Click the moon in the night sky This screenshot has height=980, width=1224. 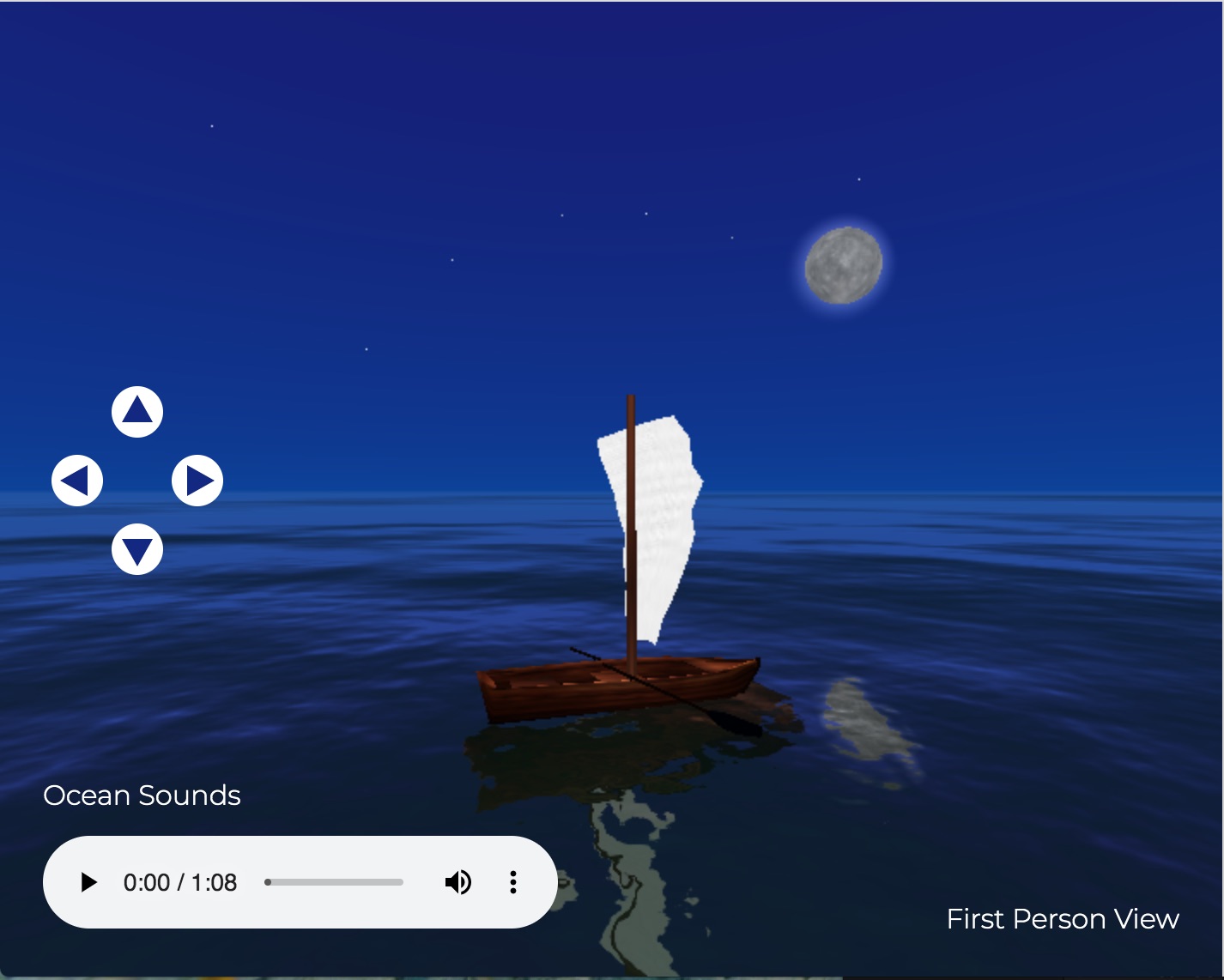coord(845,265)
